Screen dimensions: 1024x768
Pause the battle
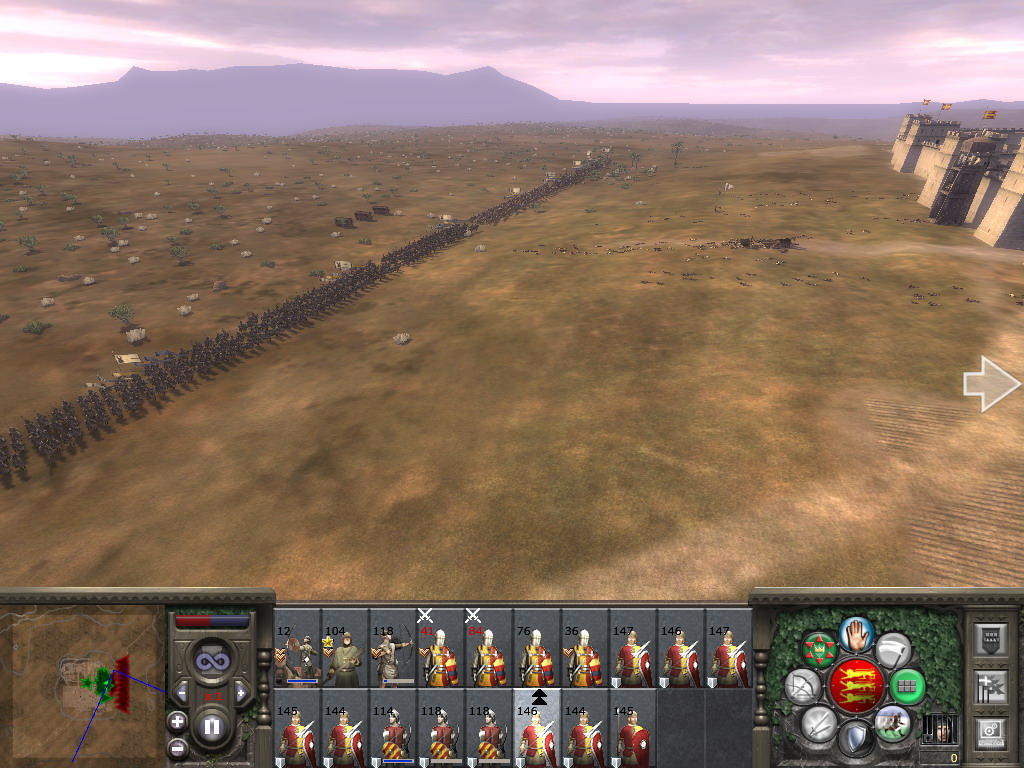(x=212, y=727)
